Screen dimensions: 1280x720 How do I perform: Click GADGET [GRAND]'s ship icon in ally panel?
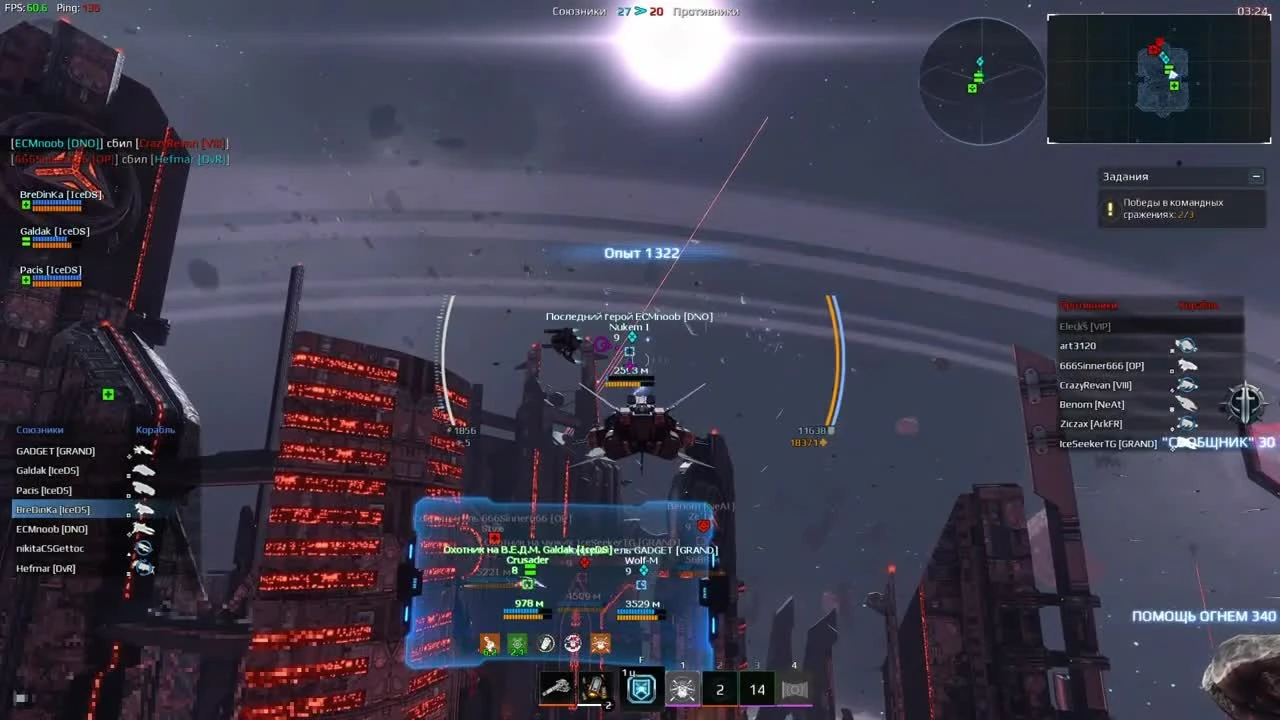[141, 450]
